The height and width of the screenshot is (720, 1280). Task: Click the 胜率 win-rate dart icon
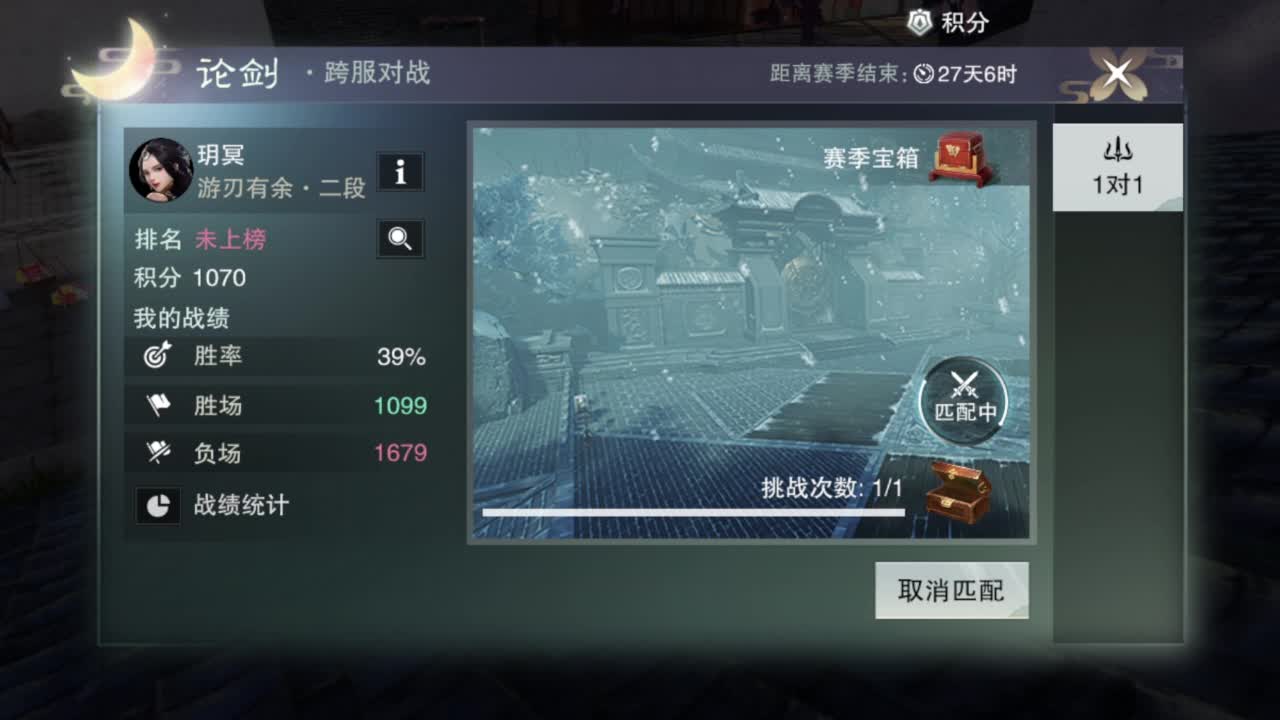point(157,355)
